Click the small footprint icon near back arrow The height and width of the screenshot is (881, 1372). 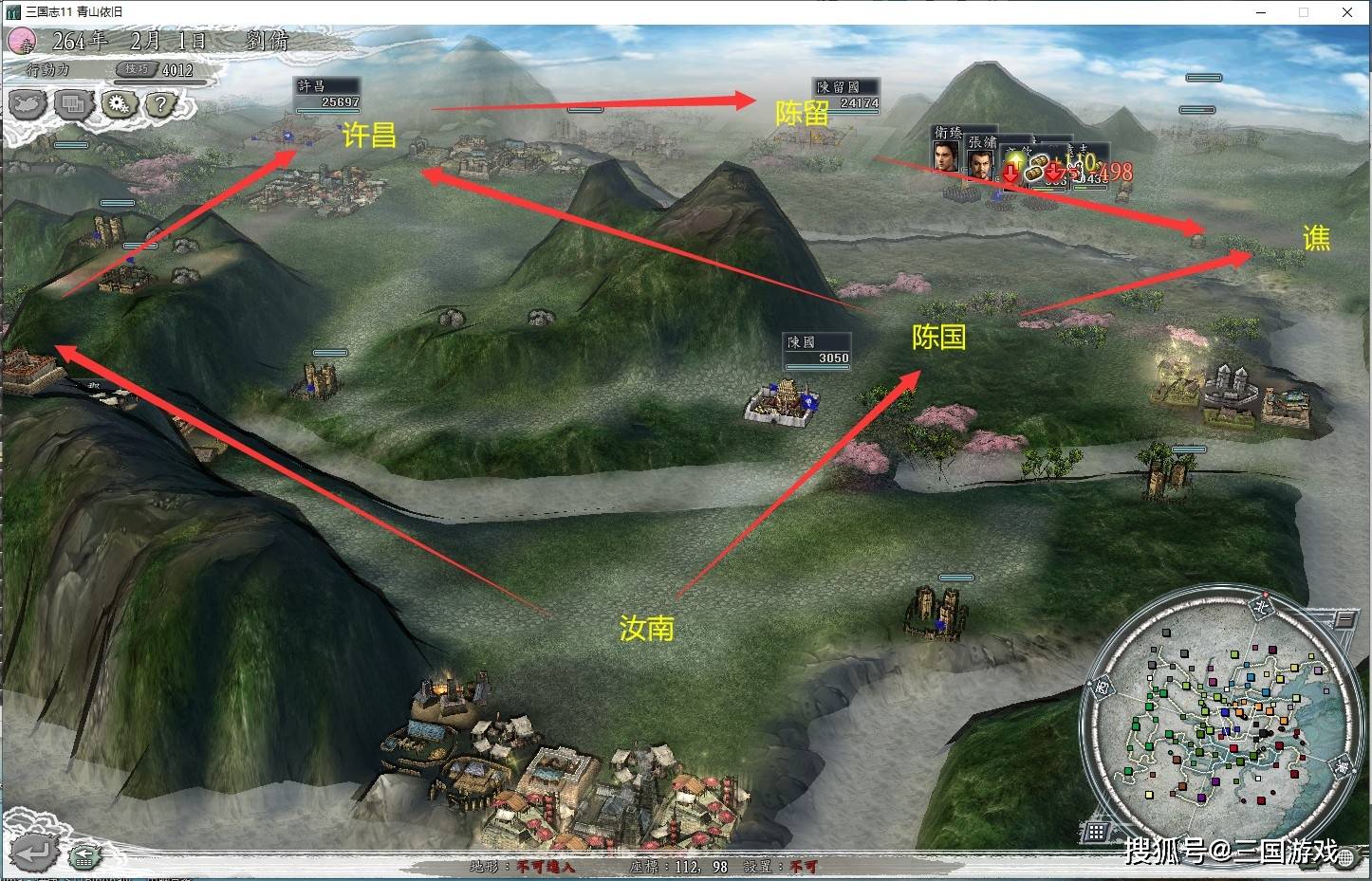click(83, 856)
